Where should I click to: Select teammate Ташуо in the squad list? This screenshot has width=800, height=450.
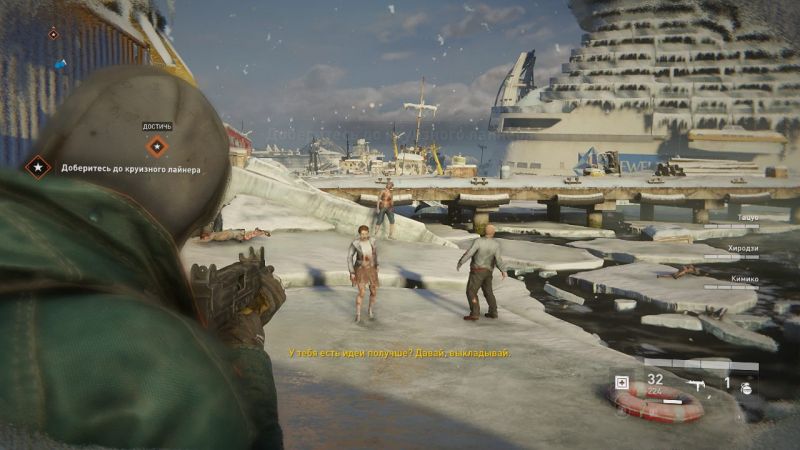[x=746, y=218]
